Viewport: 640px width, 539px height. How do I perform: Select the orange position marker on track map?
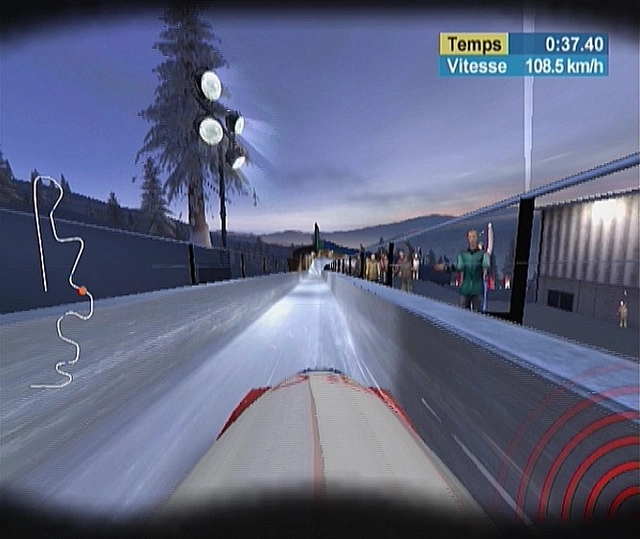point(82,291)
